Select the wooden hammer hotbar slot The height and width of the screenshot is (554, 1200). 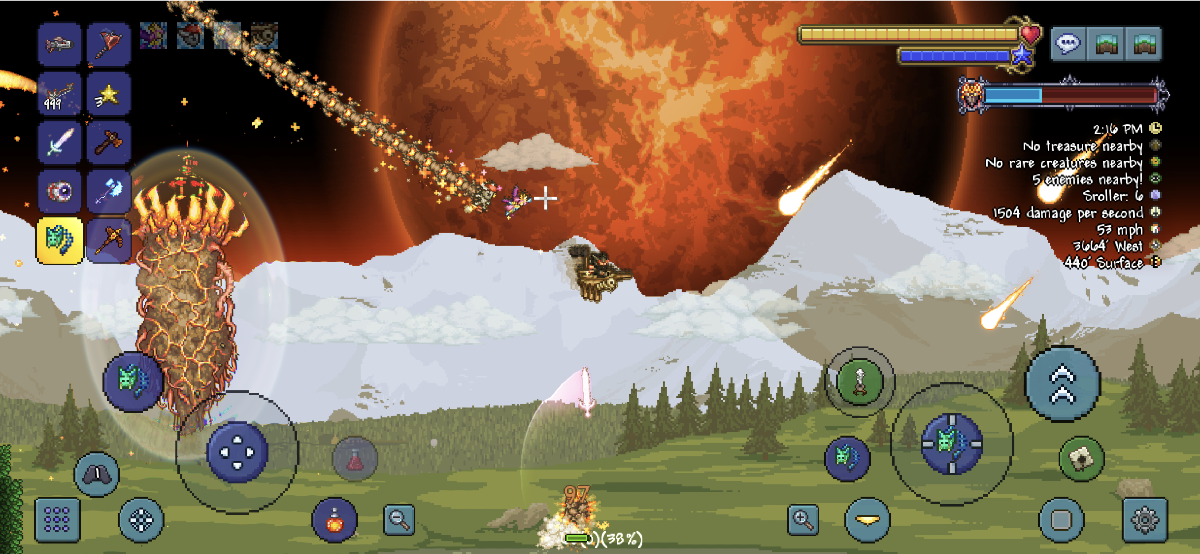[x=108, y=142]
